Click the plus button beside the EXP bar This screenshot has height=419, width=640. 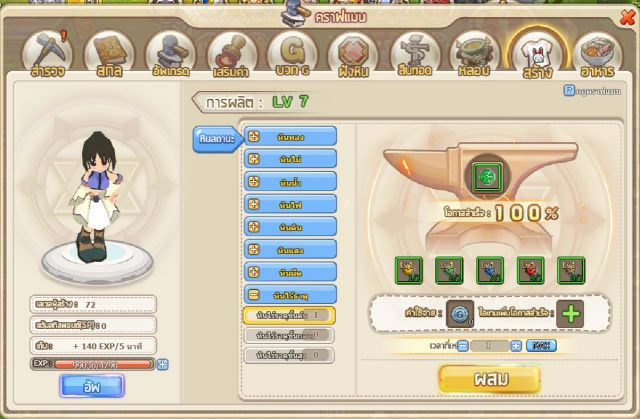pos(164,364)
